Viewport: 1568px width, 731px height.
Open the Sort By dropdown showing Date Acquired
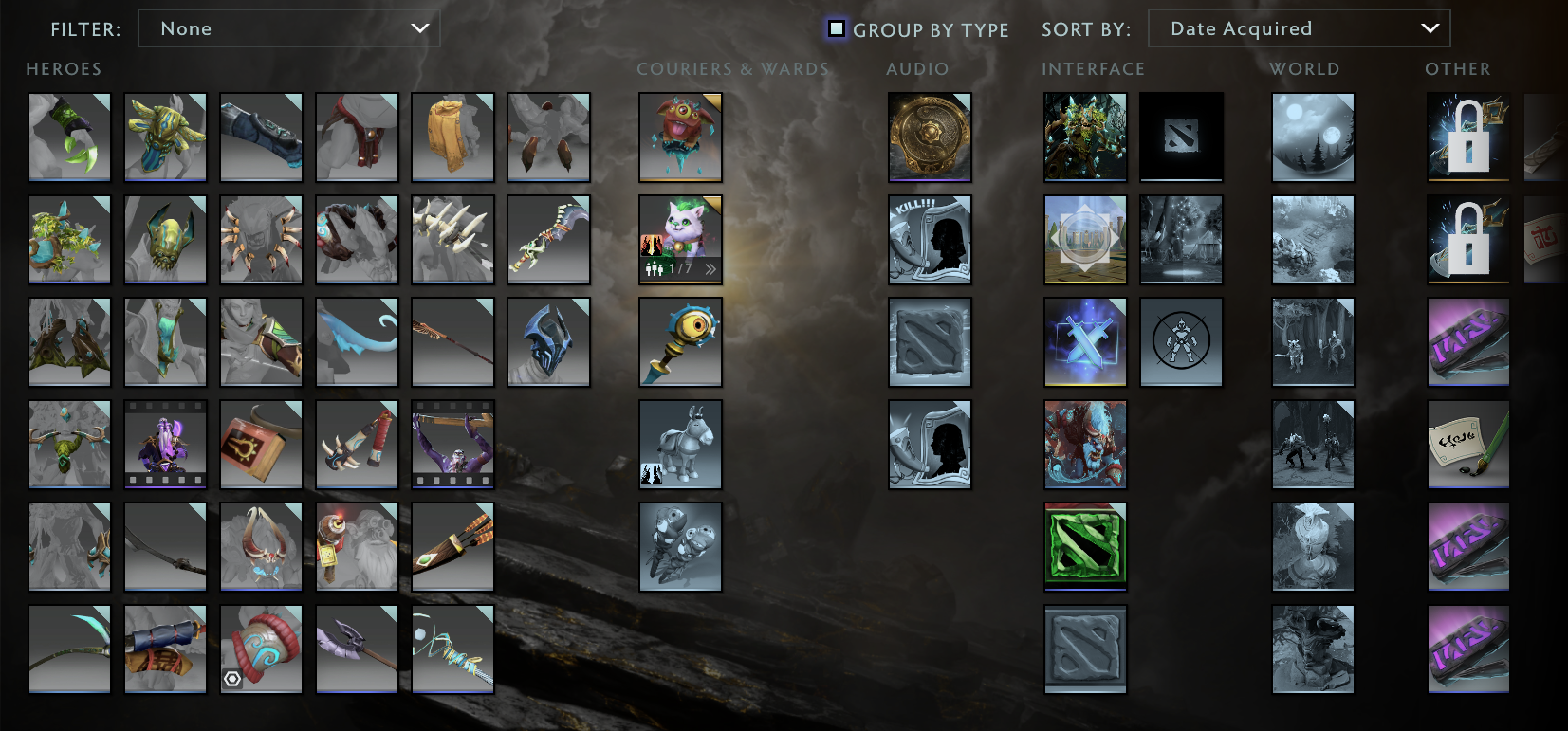1299,28
